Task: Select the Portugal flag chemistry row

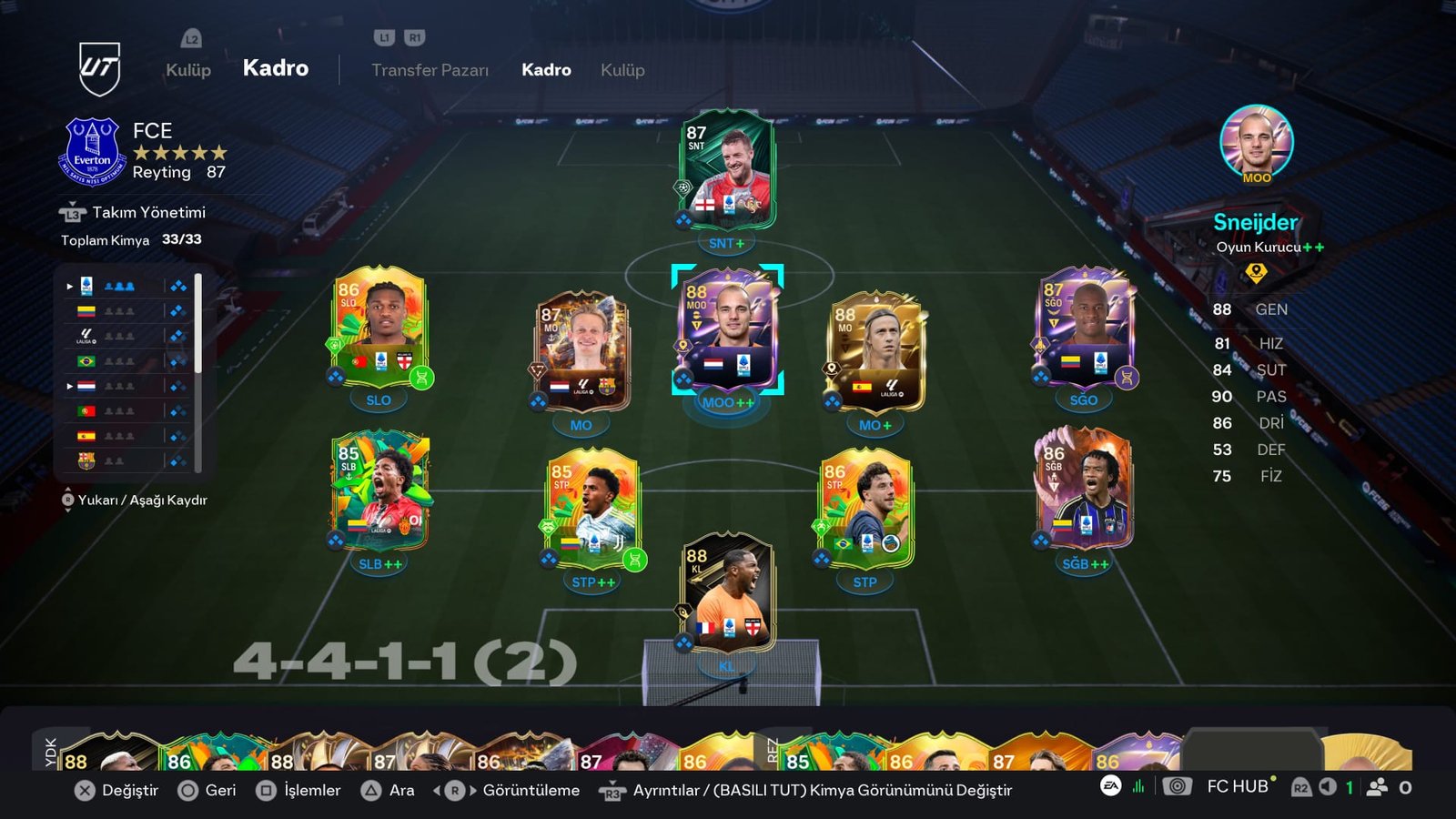Action: point(127,411)
